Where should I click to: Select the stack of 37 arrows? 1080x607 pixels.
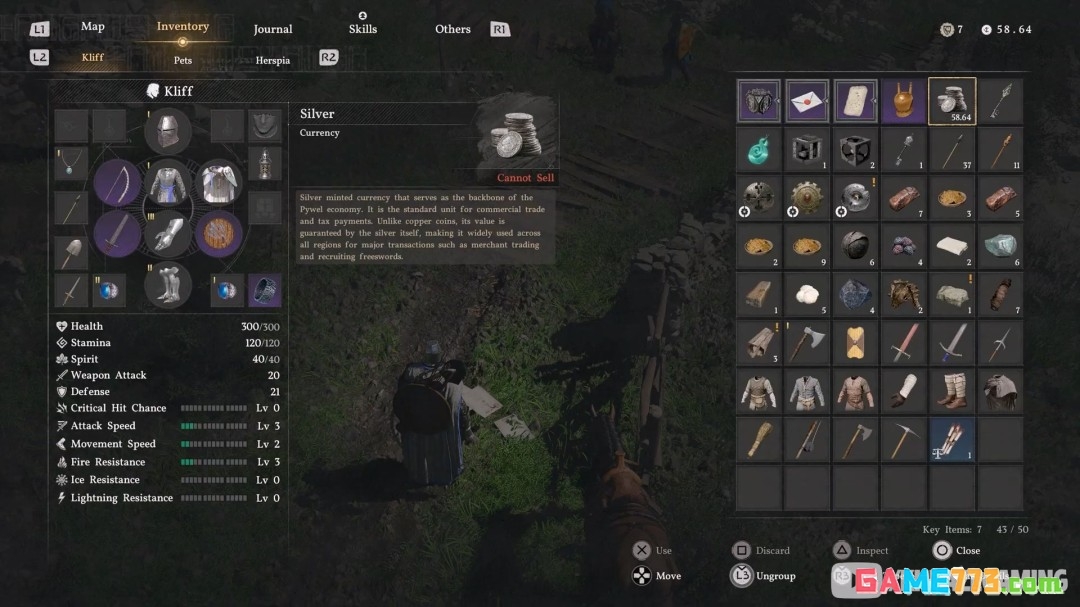[x=952, y=150]
